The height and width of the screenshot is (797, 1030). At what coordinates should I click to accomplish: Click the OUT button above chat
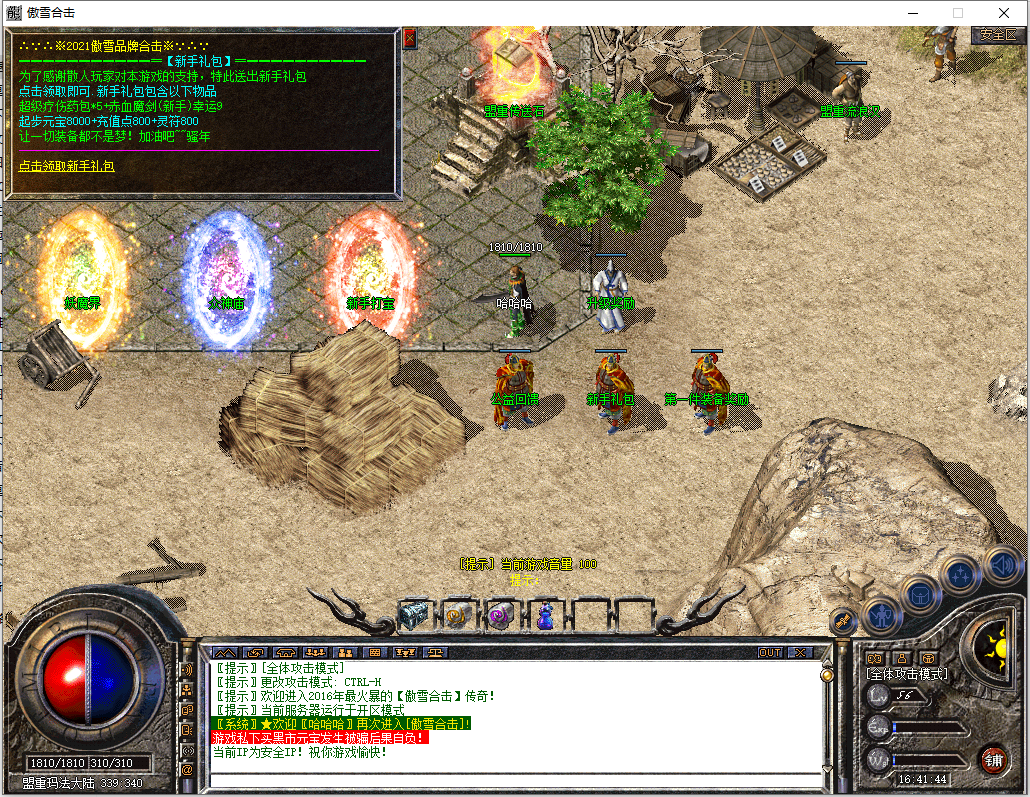(769, 652)
